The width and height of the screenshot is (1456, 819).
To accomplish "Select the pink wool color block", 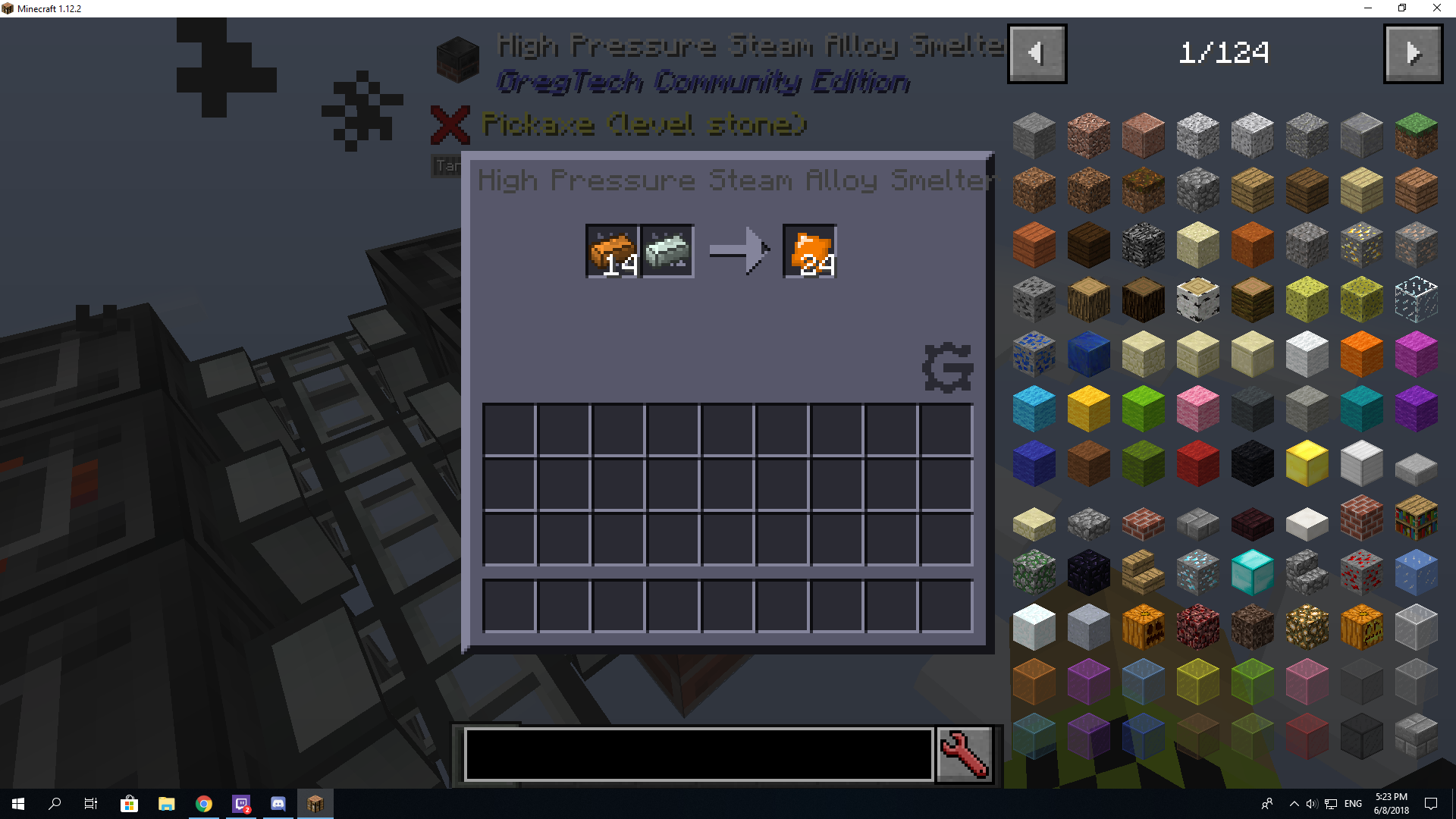I will (x=1198, y=408).
